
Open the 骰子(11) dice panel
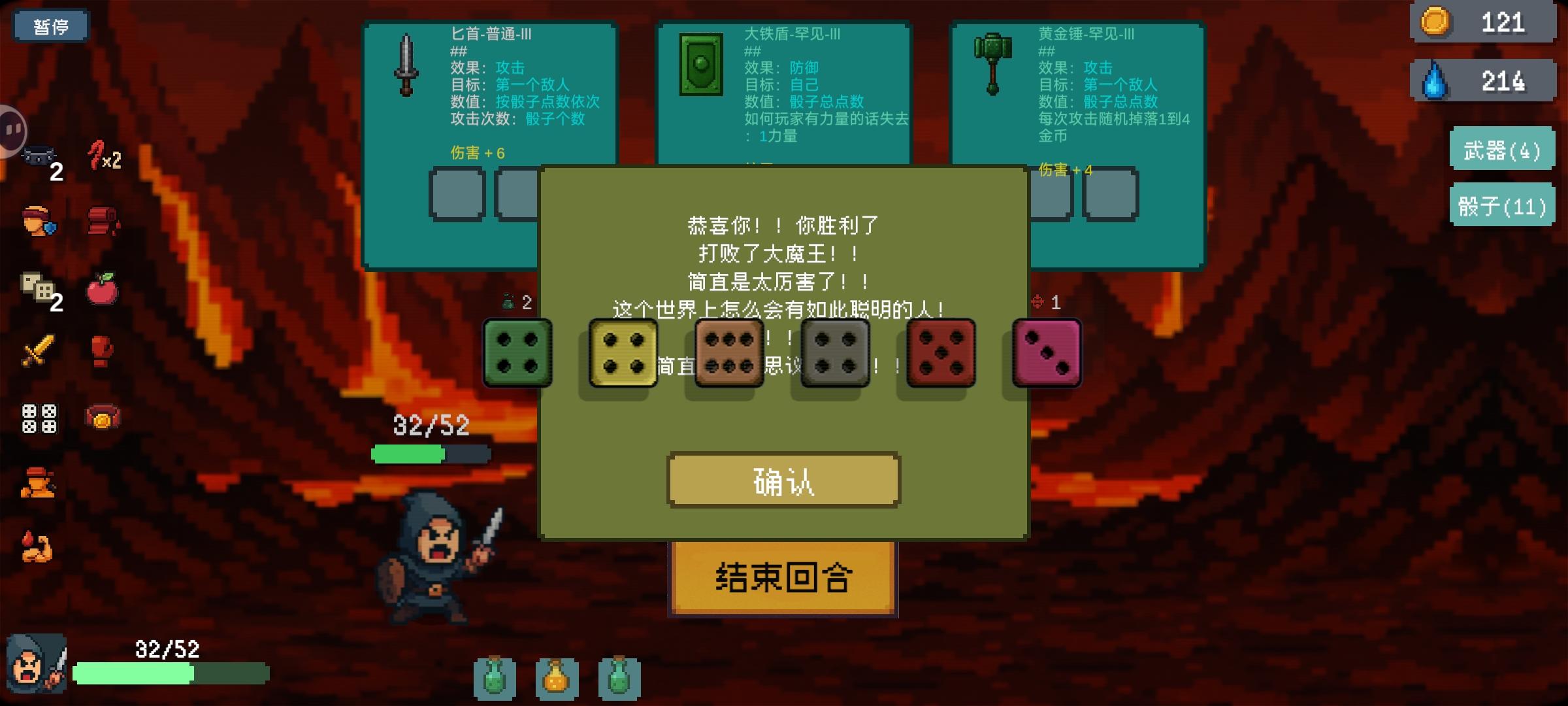point(1502,206)
